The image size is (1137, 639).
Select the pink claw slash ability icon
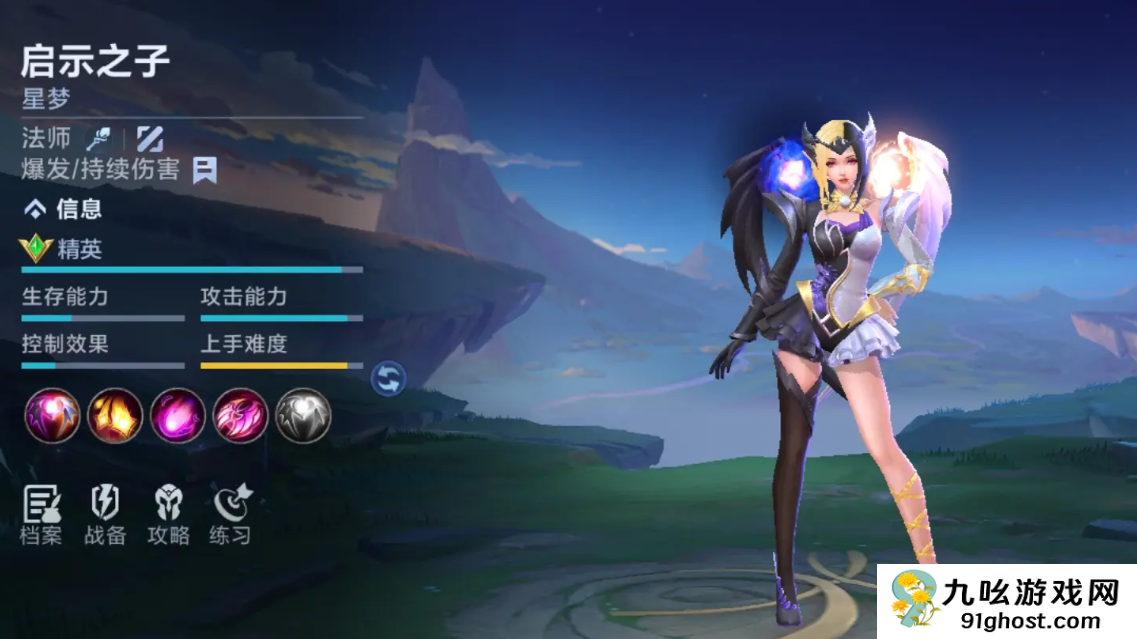(240, 416)
